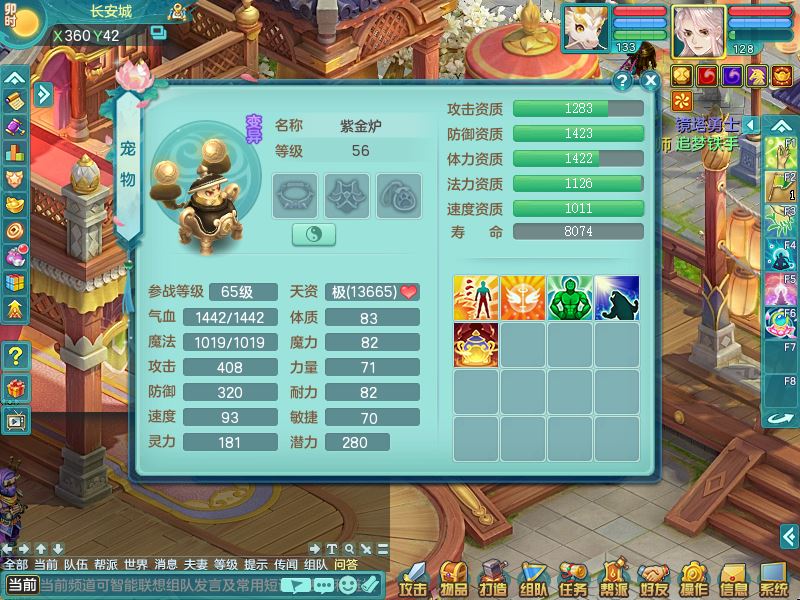The width and height of the screenshot is (800, 600).
Task: Select the pet collar equipment slot
Action: pos(295,196)
